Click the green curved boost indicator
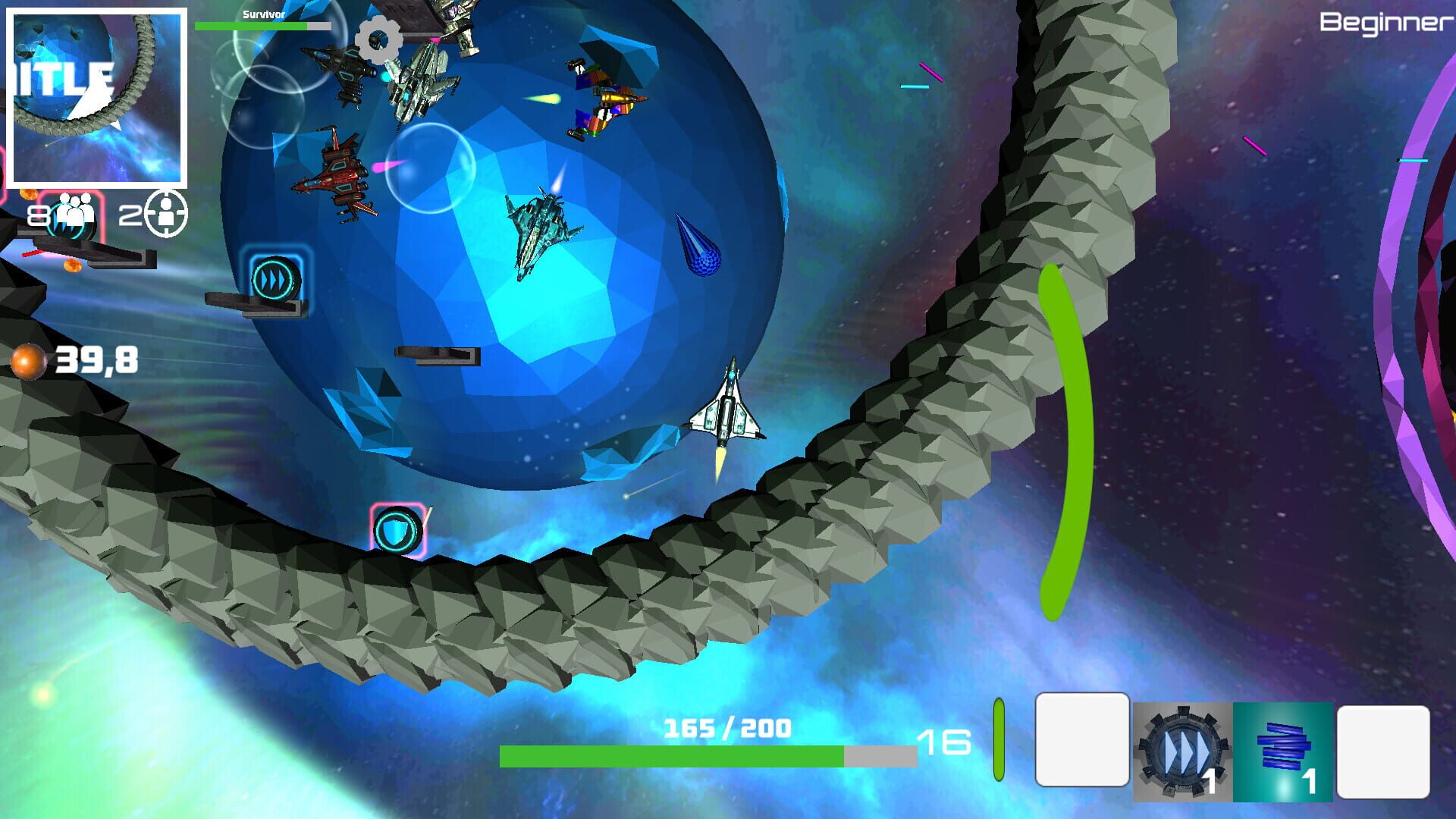The height and width of the screenshot is (819, 1456). pos(1068,432)
